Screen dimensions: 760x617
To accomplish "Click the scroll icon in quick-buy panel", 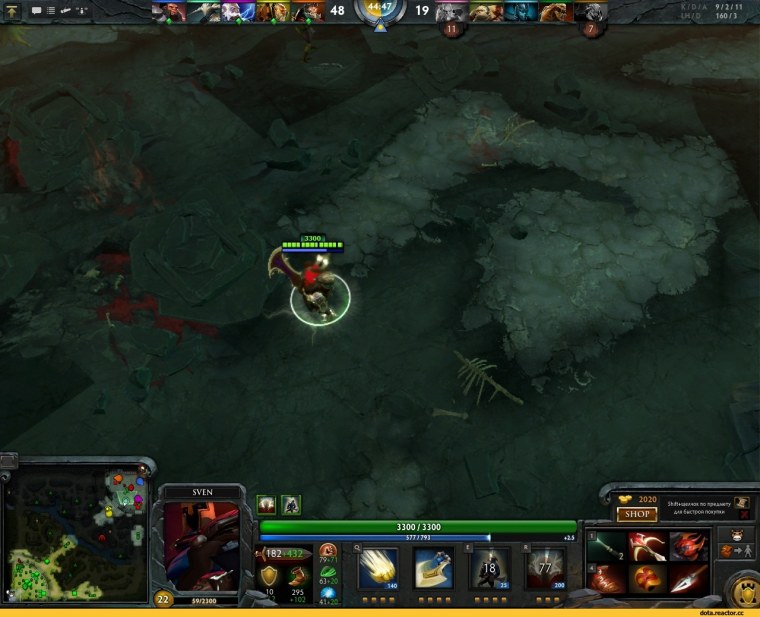I will 741,504.
